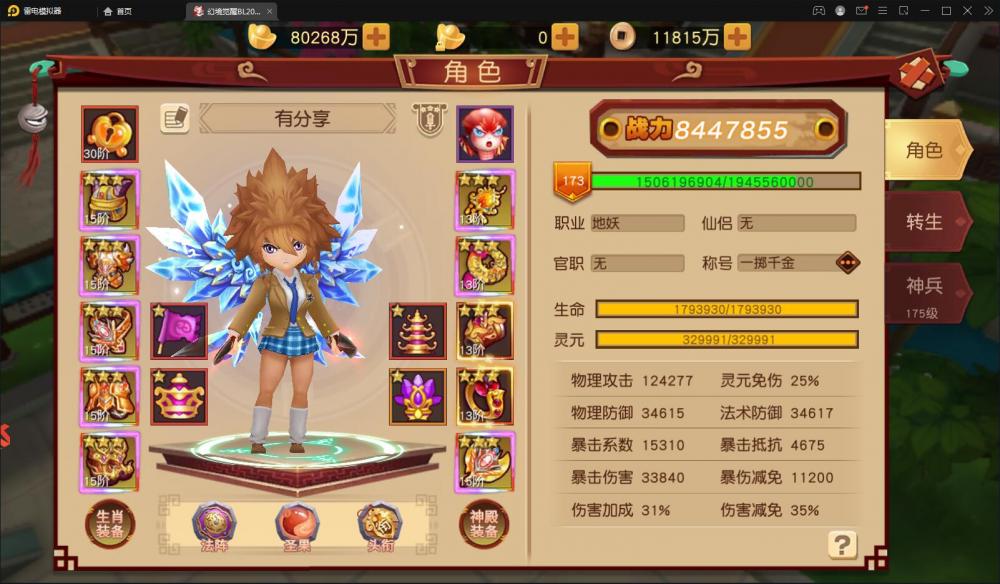1000x584 pixels.
Task: Add copper coins with the plus button
Action: pyautogui.click(x=737, y=37)
